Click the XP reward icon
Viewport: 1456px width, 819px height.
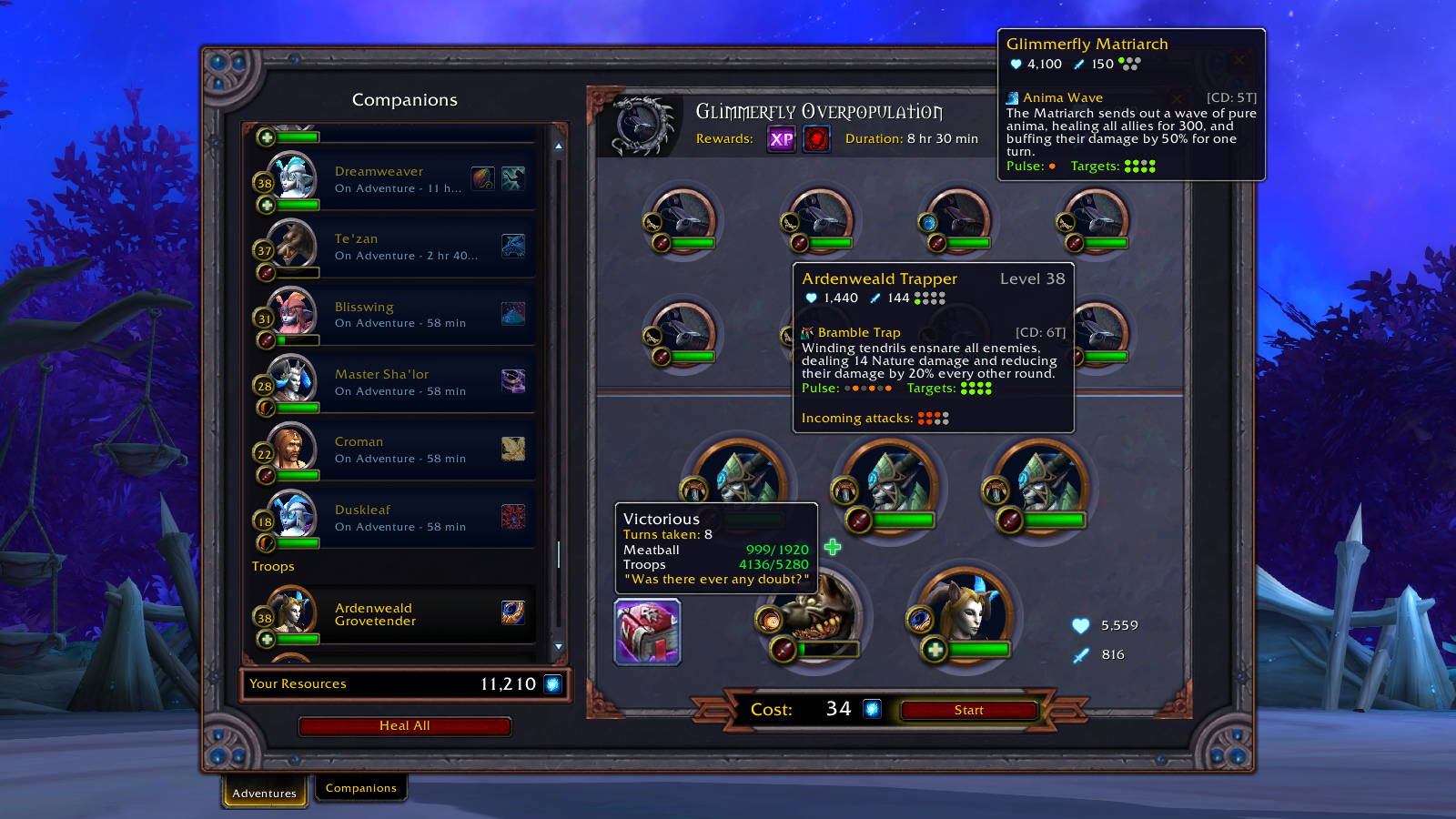coord(781,138)
